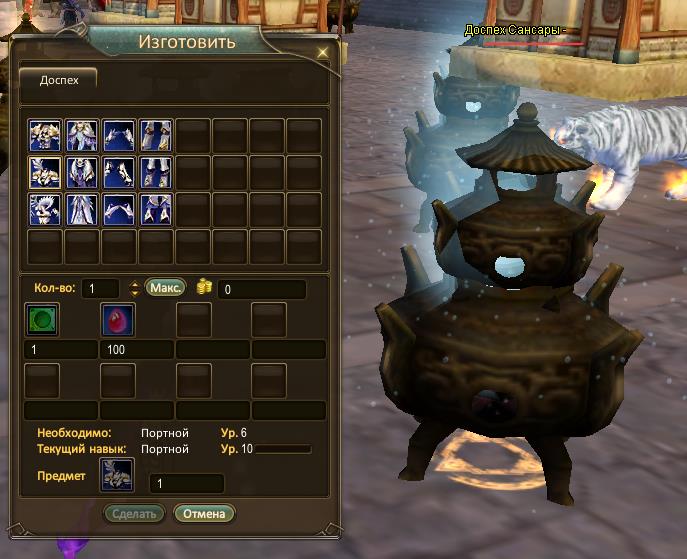Viewport: 687px width, 559px height.
Task: Select the red gem ingredient slot
Action: pos(117,320)
